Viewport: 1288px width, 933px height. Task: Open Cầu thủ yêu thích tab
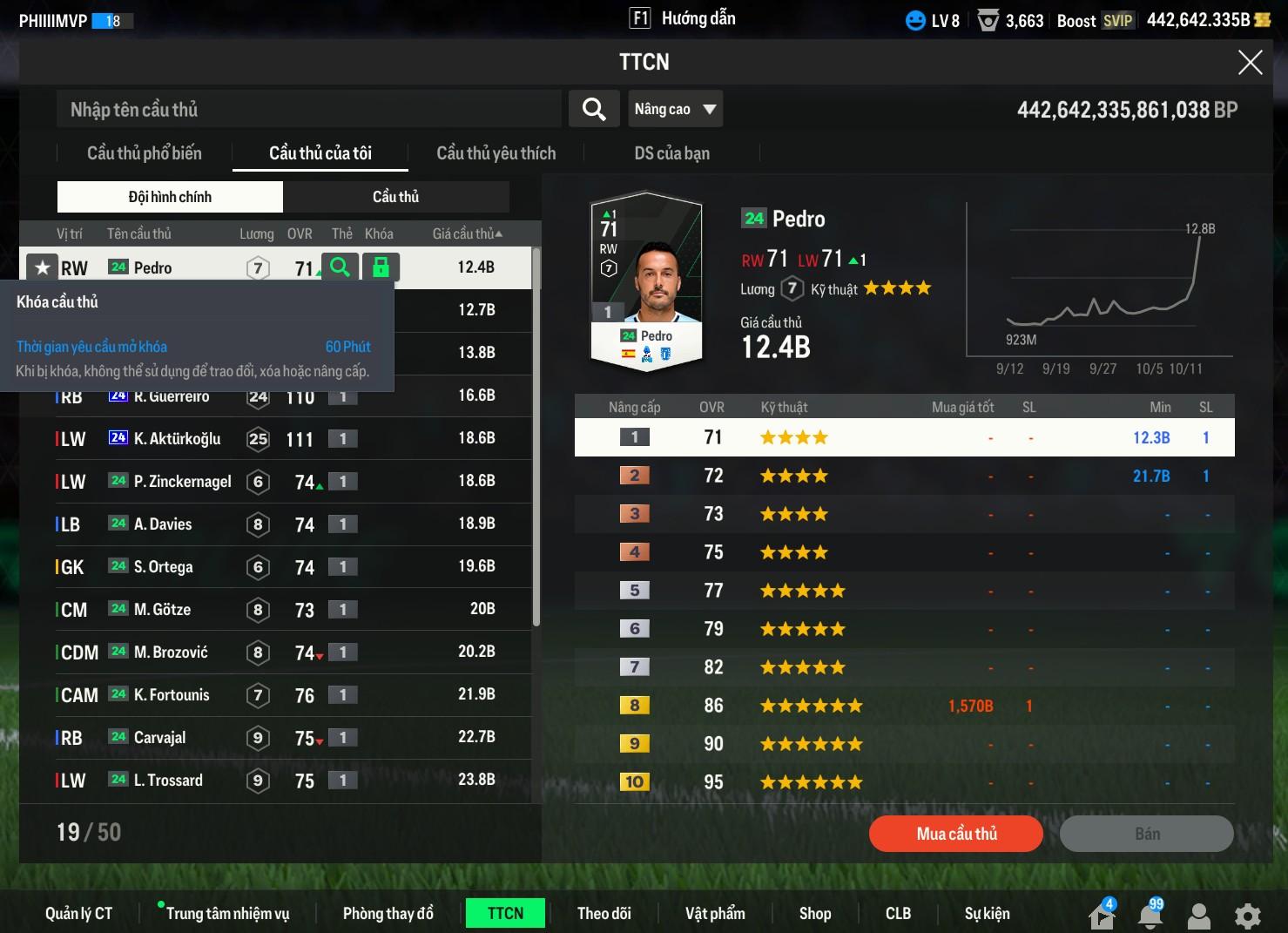click(496, 153)
